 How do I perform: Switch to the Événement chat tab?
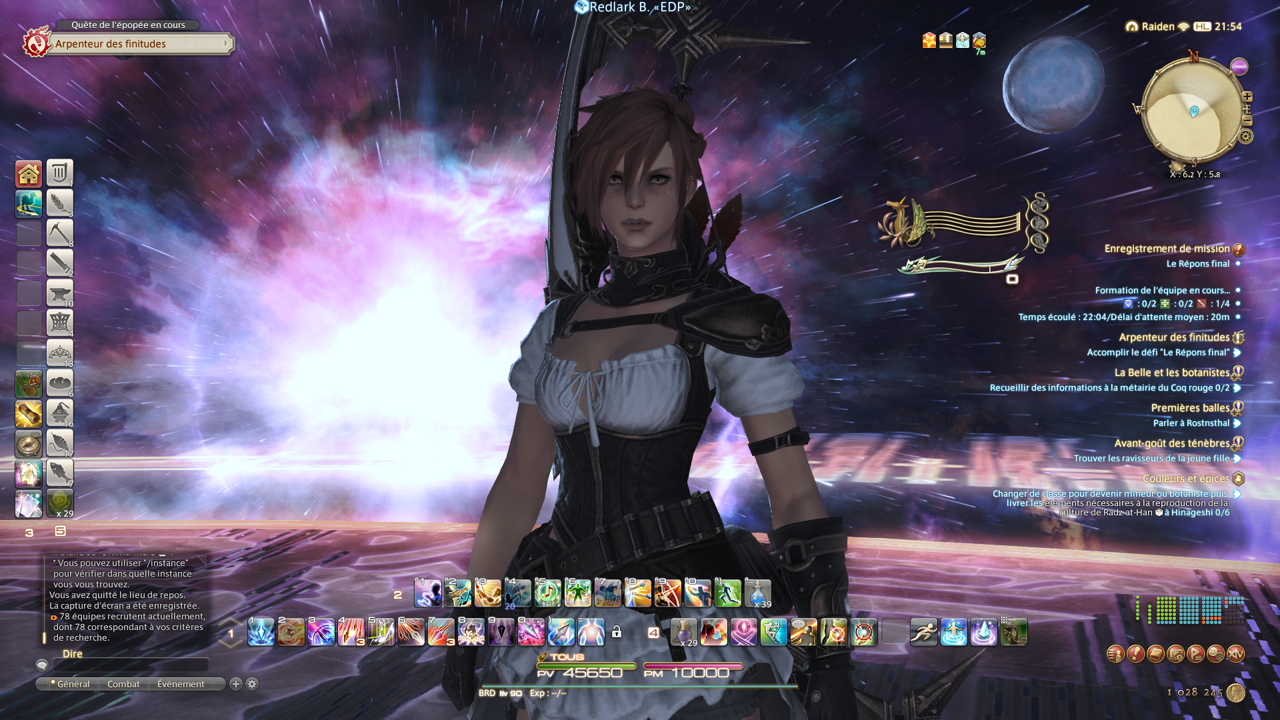180,684
